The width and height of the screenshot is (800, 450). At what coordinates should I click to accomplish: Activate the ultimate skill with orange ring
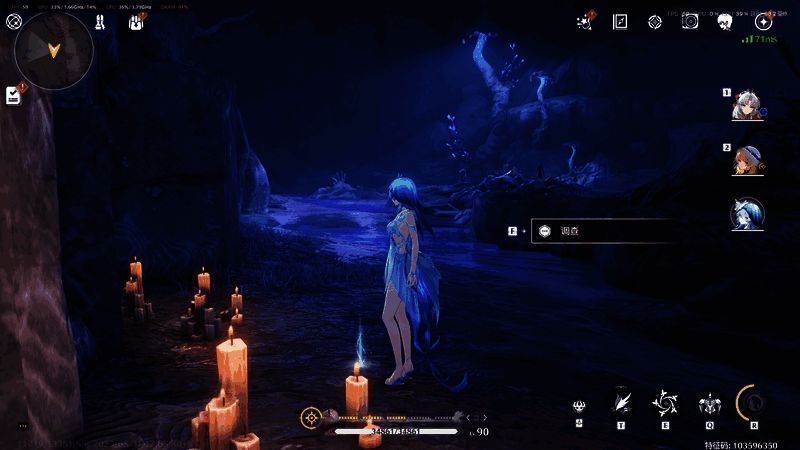[x=753, y=402]
